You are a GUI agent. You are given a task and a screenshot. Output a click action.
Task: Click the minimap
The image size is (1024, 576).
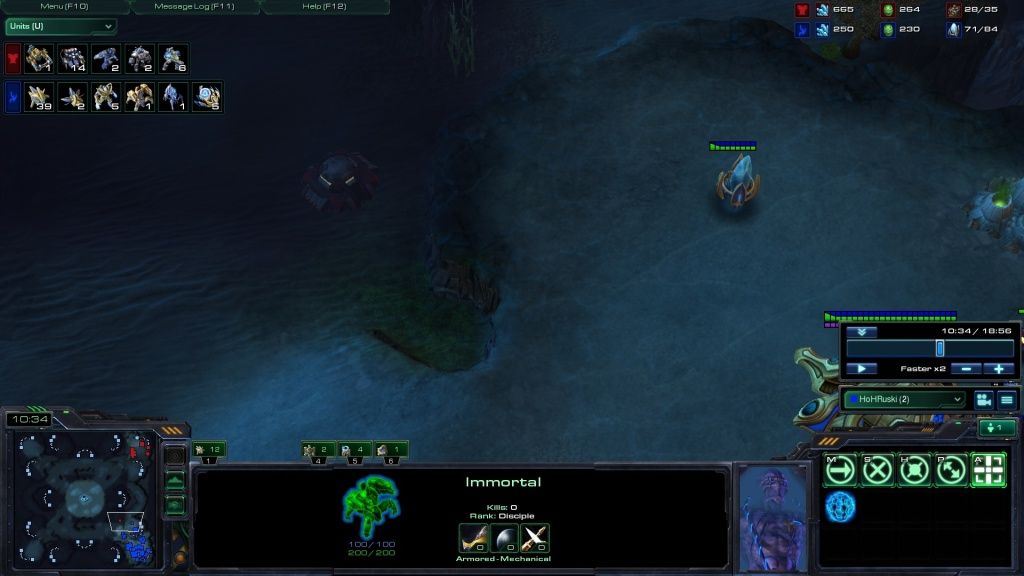tap(85, 496)
